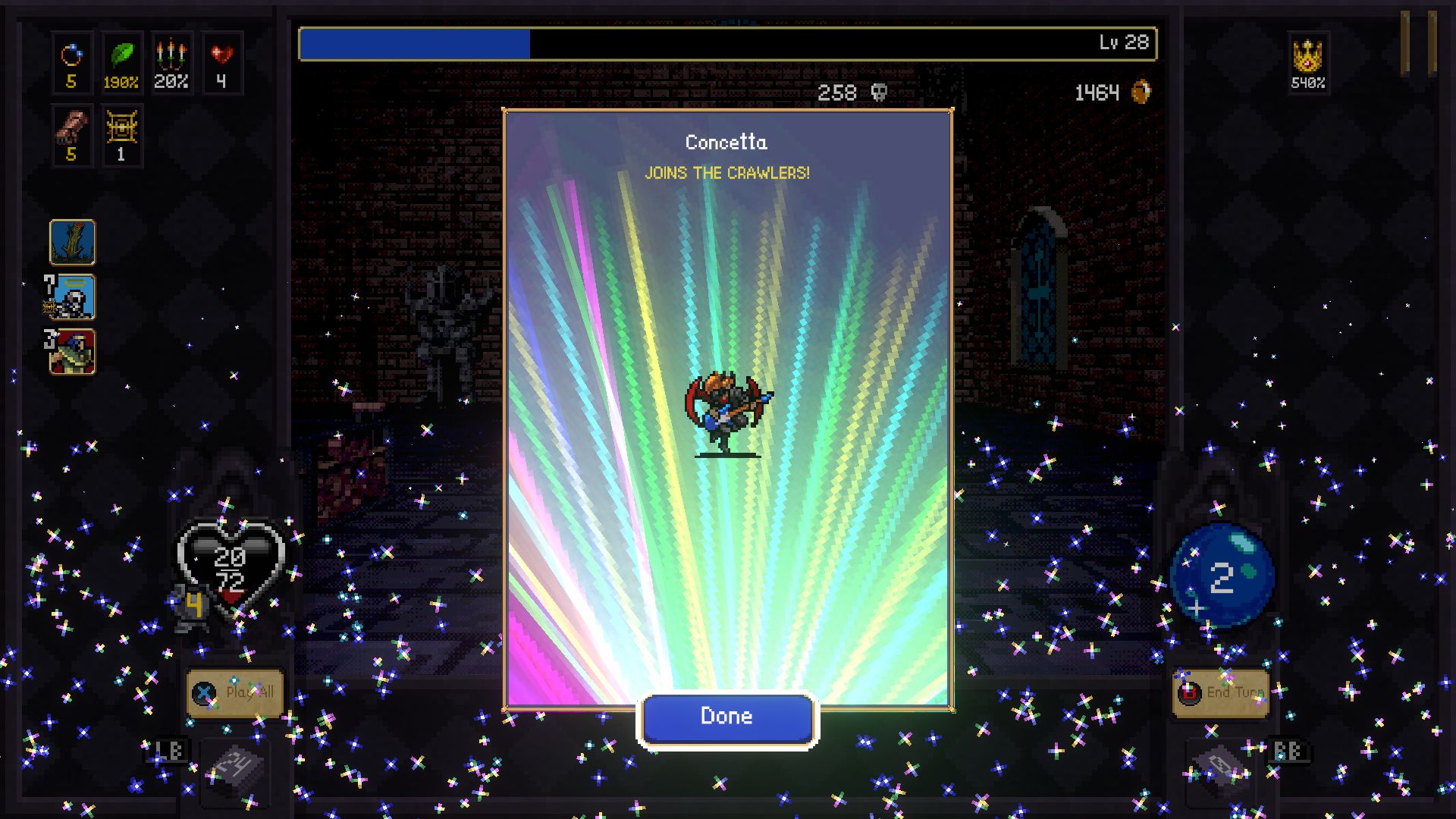Image resolution: width=1456 pixels, height=819 pixels.
Task: Click the red heart relic with count 4
Action: (x=221, y=61)
